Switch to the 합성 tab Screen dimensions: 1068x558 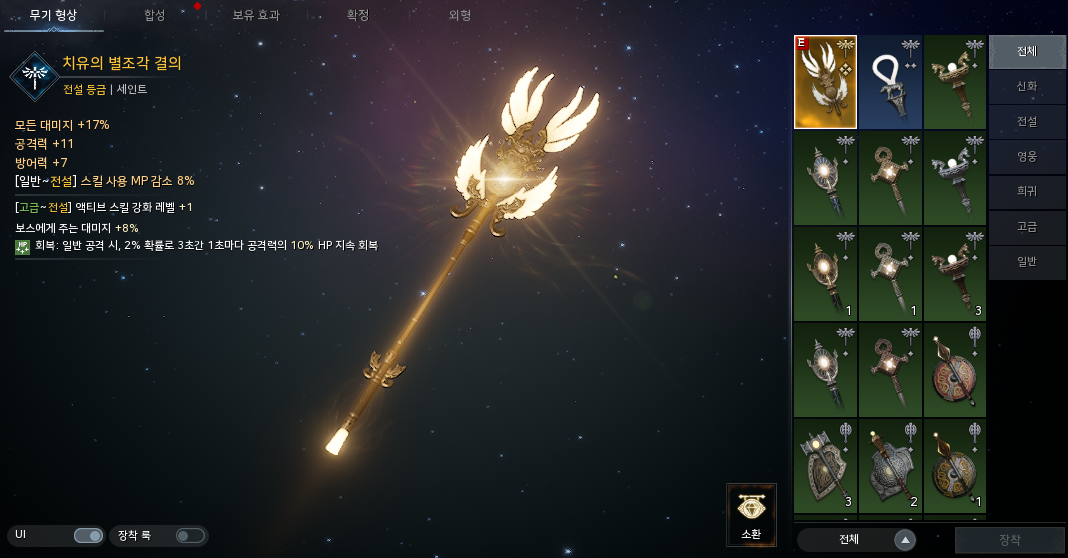(x=155, y=15)
